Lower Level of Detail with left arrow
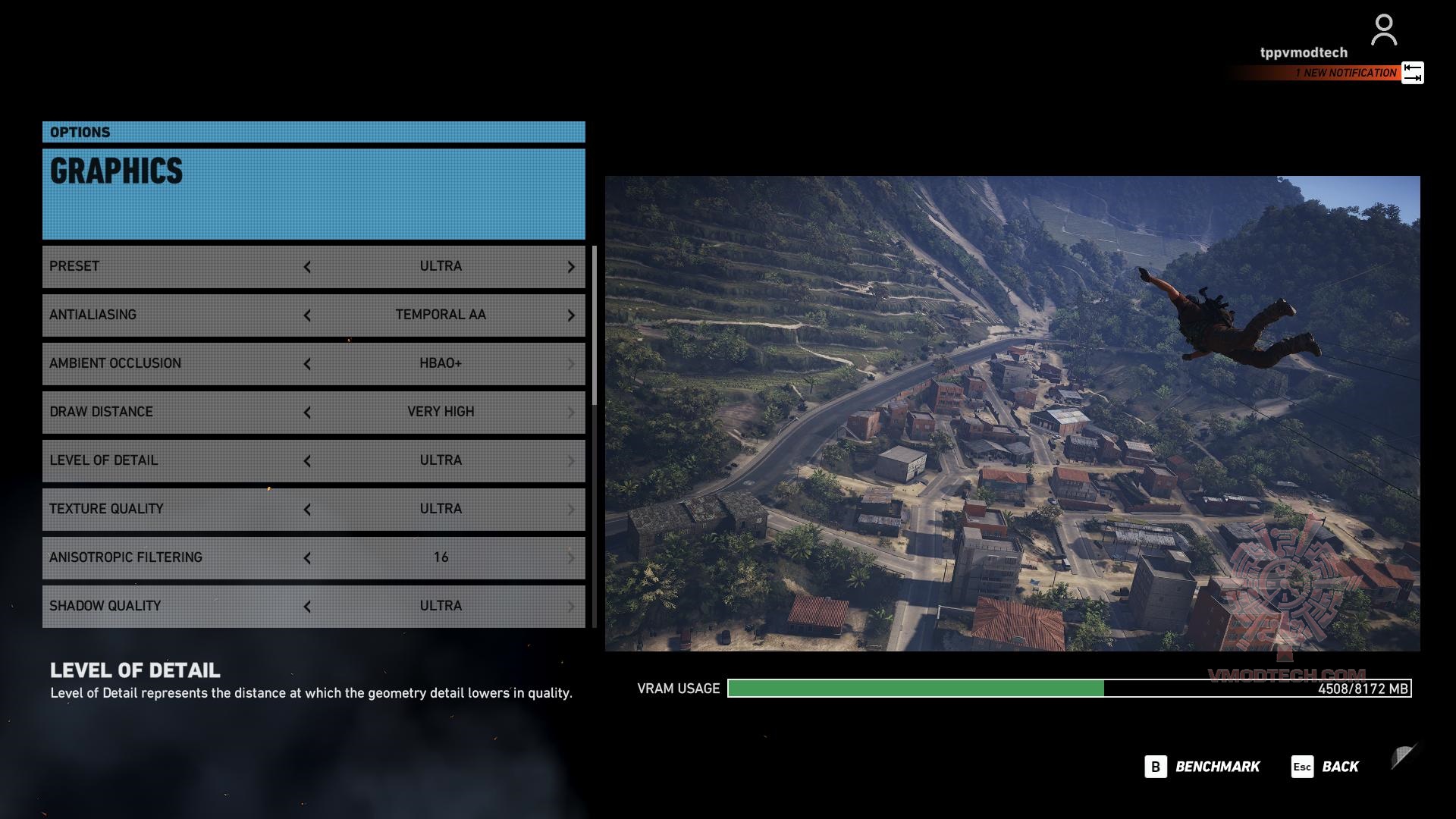1456x819 pixels. tap(307, 461)
